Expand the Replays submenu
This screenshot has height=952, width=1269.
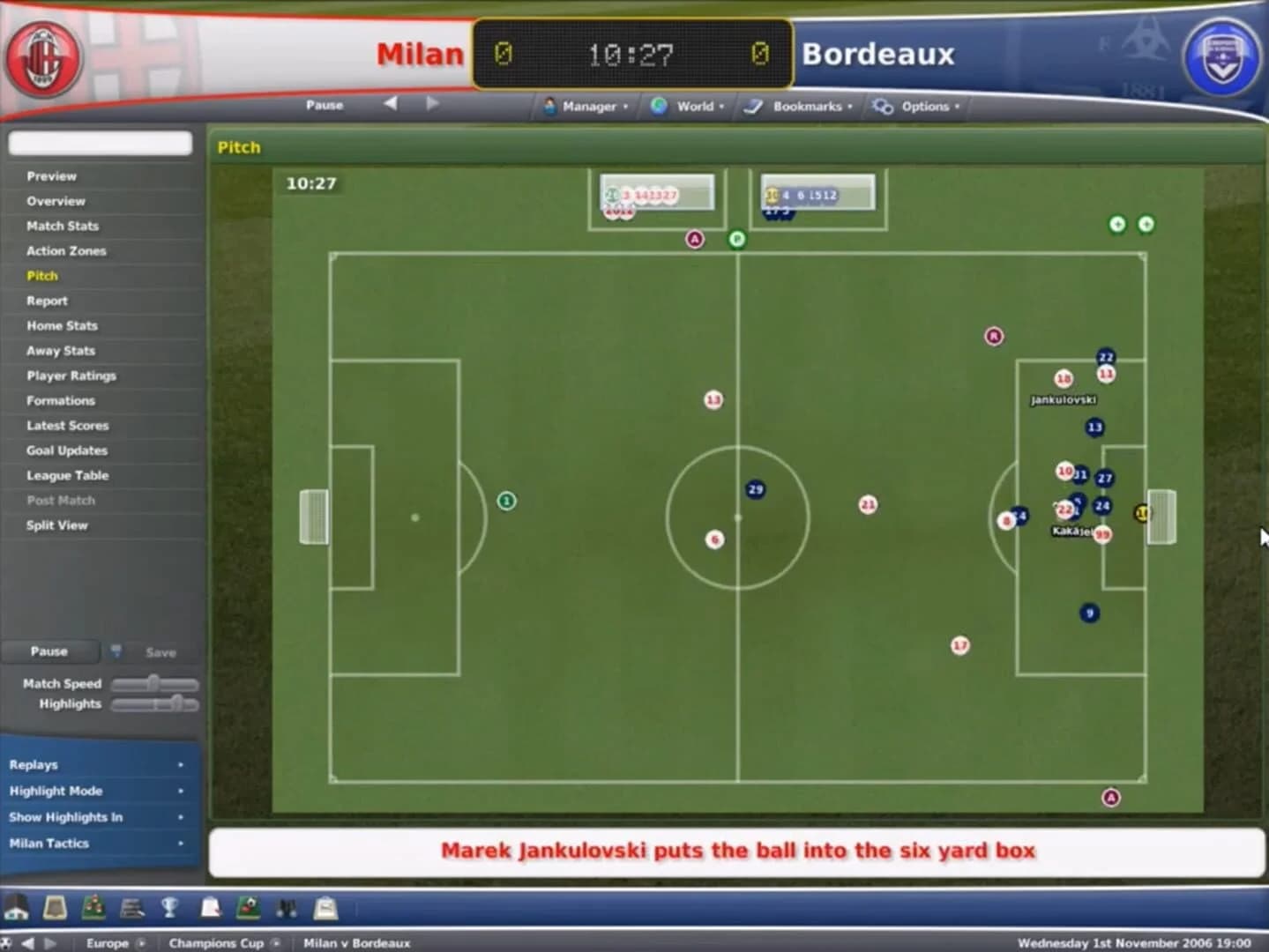pyautogui.click(x=35, y=764)
